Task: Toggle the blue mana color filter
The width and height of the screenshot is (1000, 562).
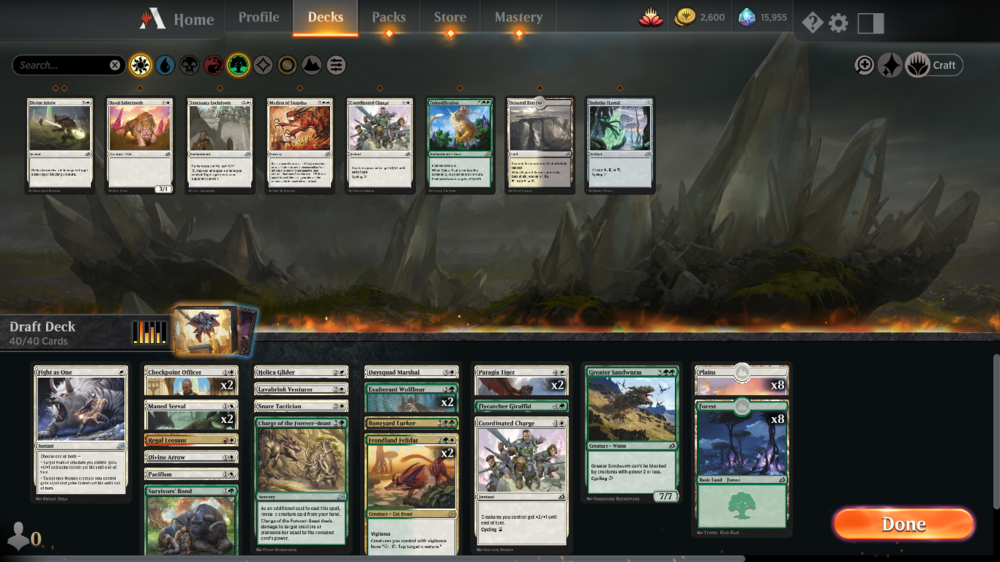Action: coord(165,65)
